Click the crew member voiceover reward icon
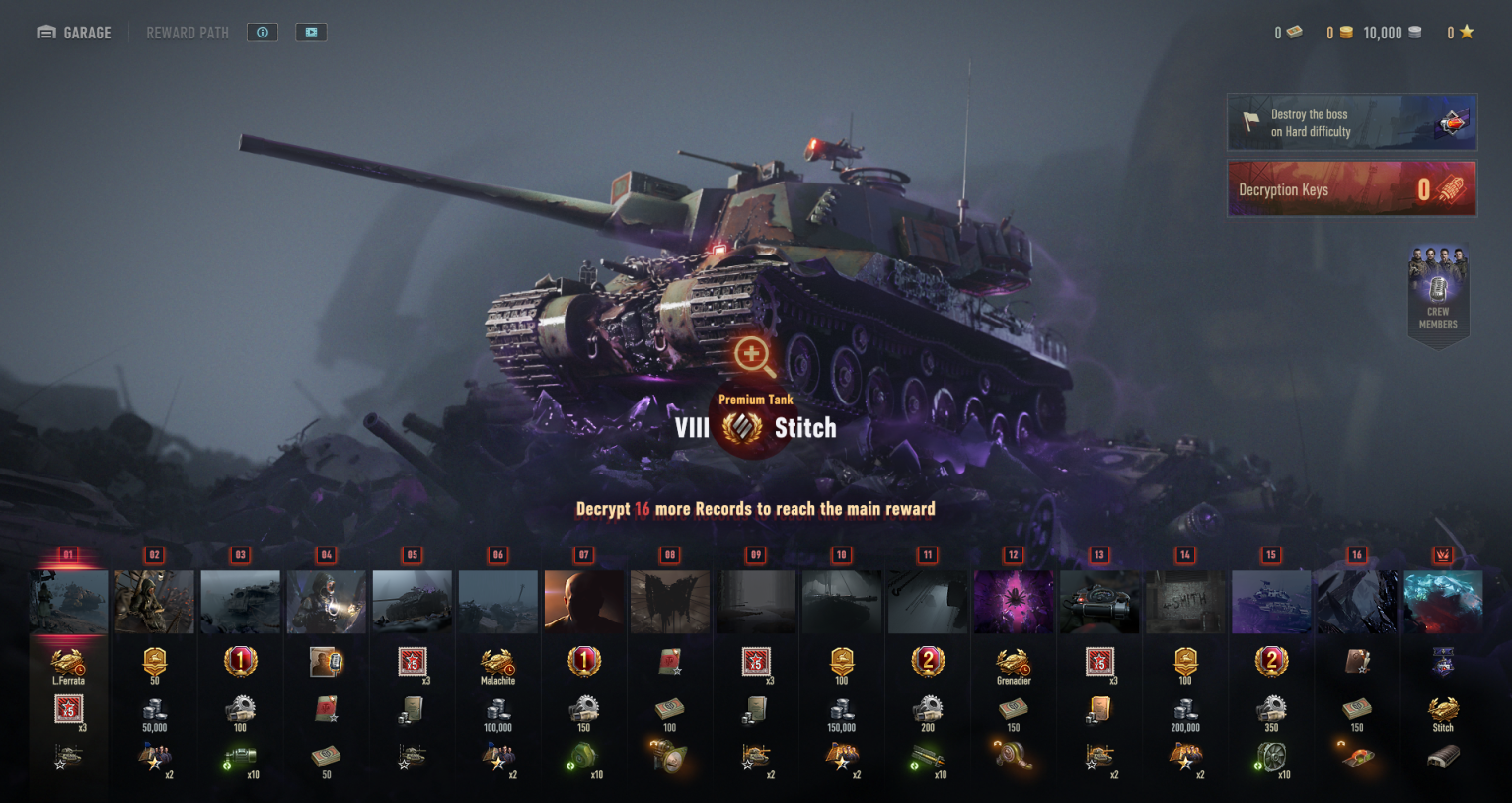The image size is (1512, 803). (x=327, y=662)
